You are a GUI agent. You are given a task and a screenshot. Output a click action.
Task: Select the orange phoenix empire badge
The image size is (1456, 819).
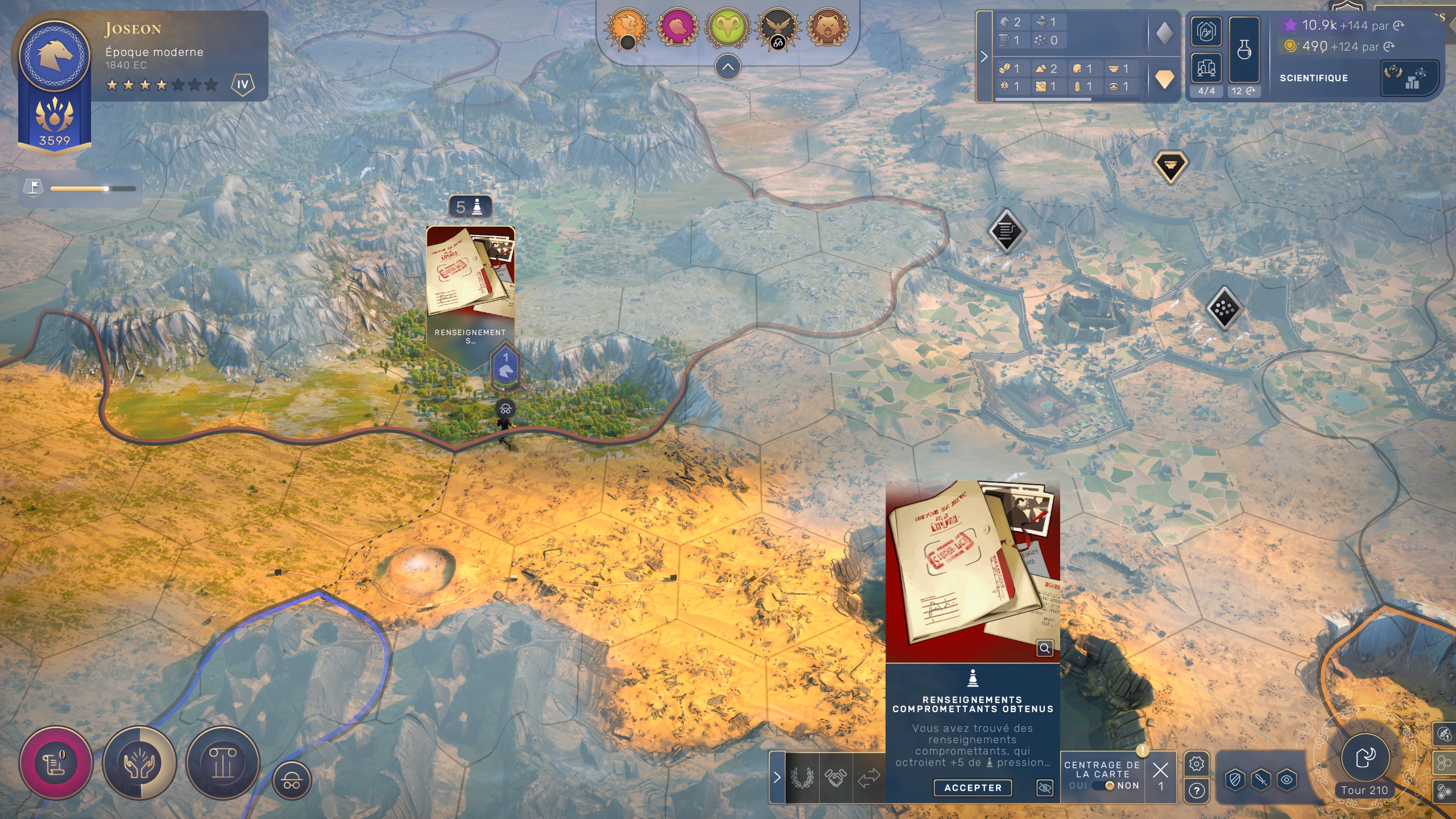coord(627,27)
